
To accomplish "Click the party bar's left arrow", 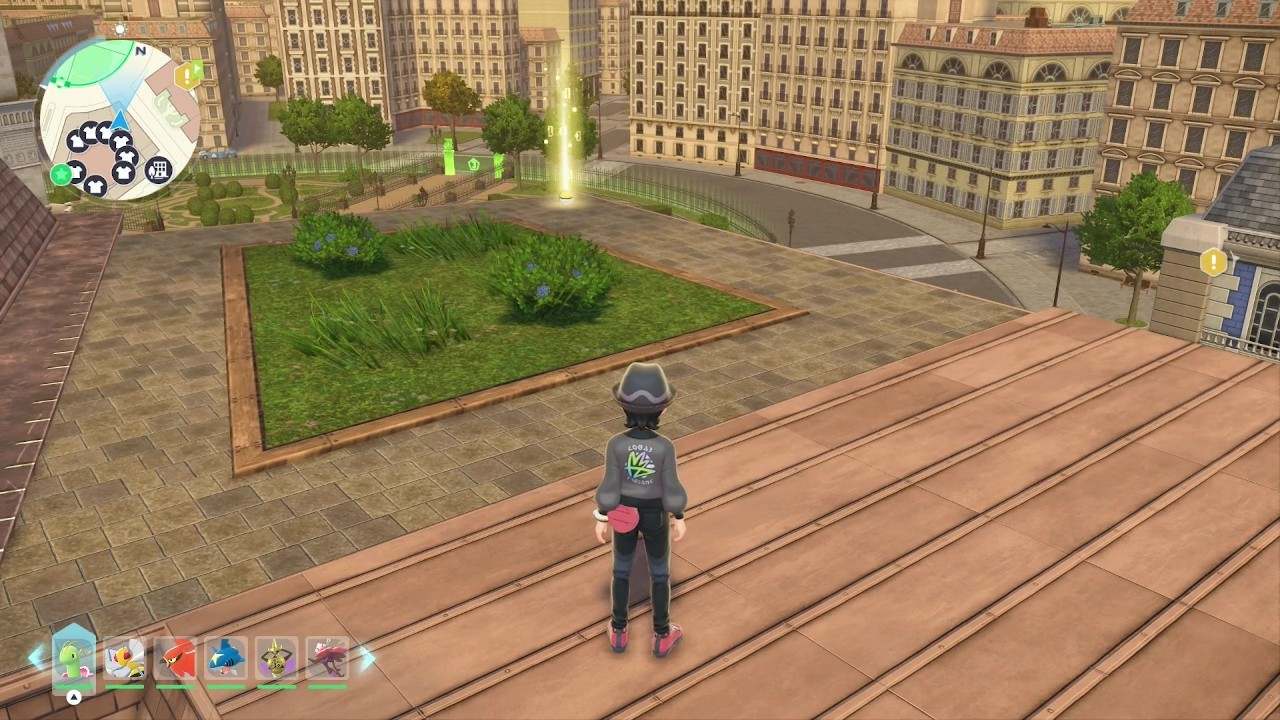I will (37, 657).
